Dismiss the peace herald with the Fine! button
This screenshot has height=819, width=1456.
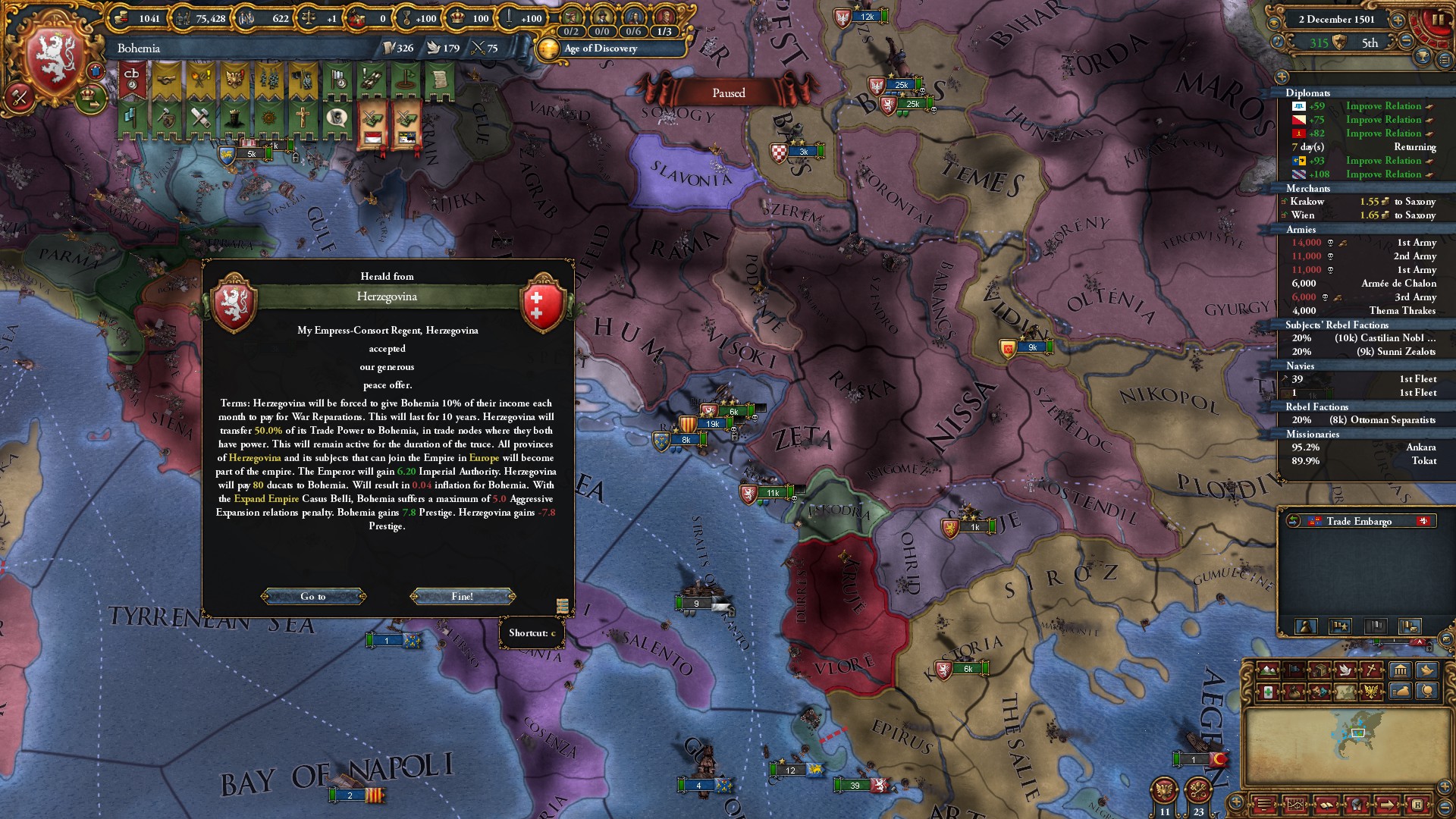[x=463, y=596]
